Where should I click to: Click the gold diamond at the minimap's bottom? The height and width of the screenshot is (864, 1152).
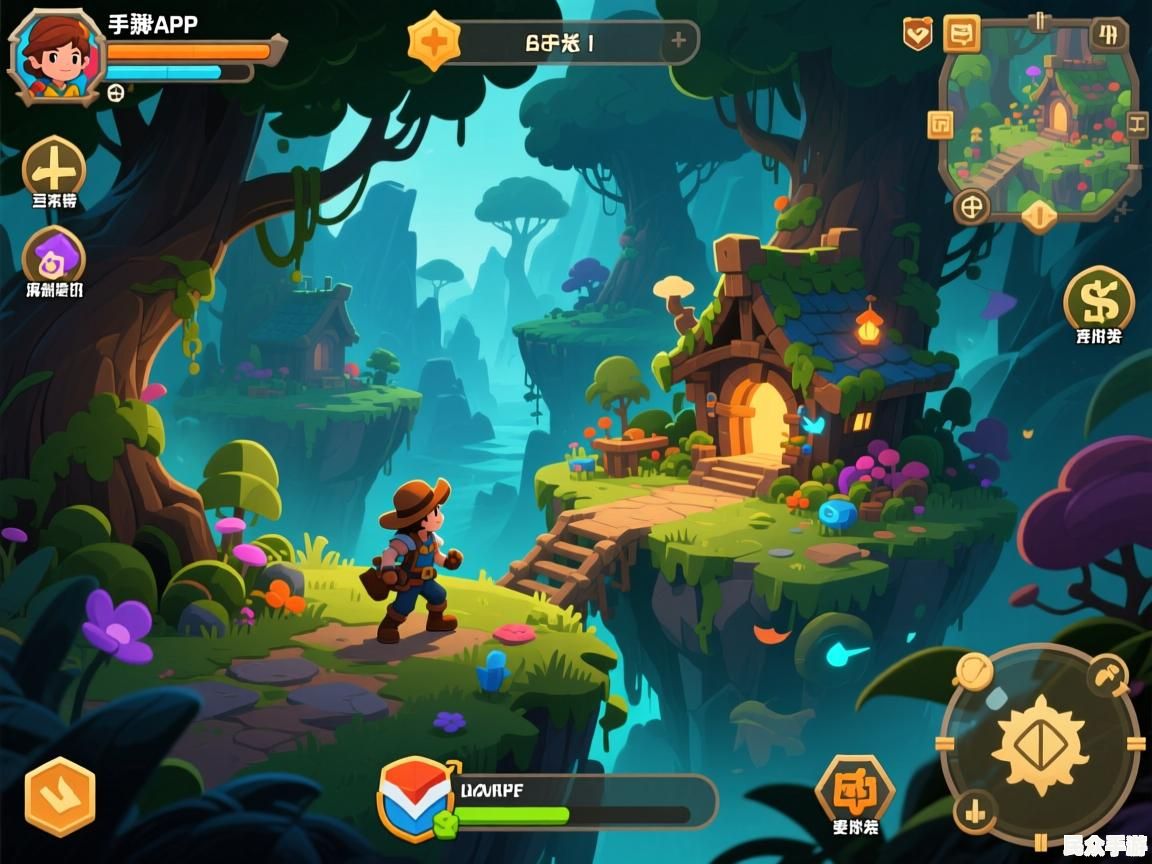pos(1038,214)
